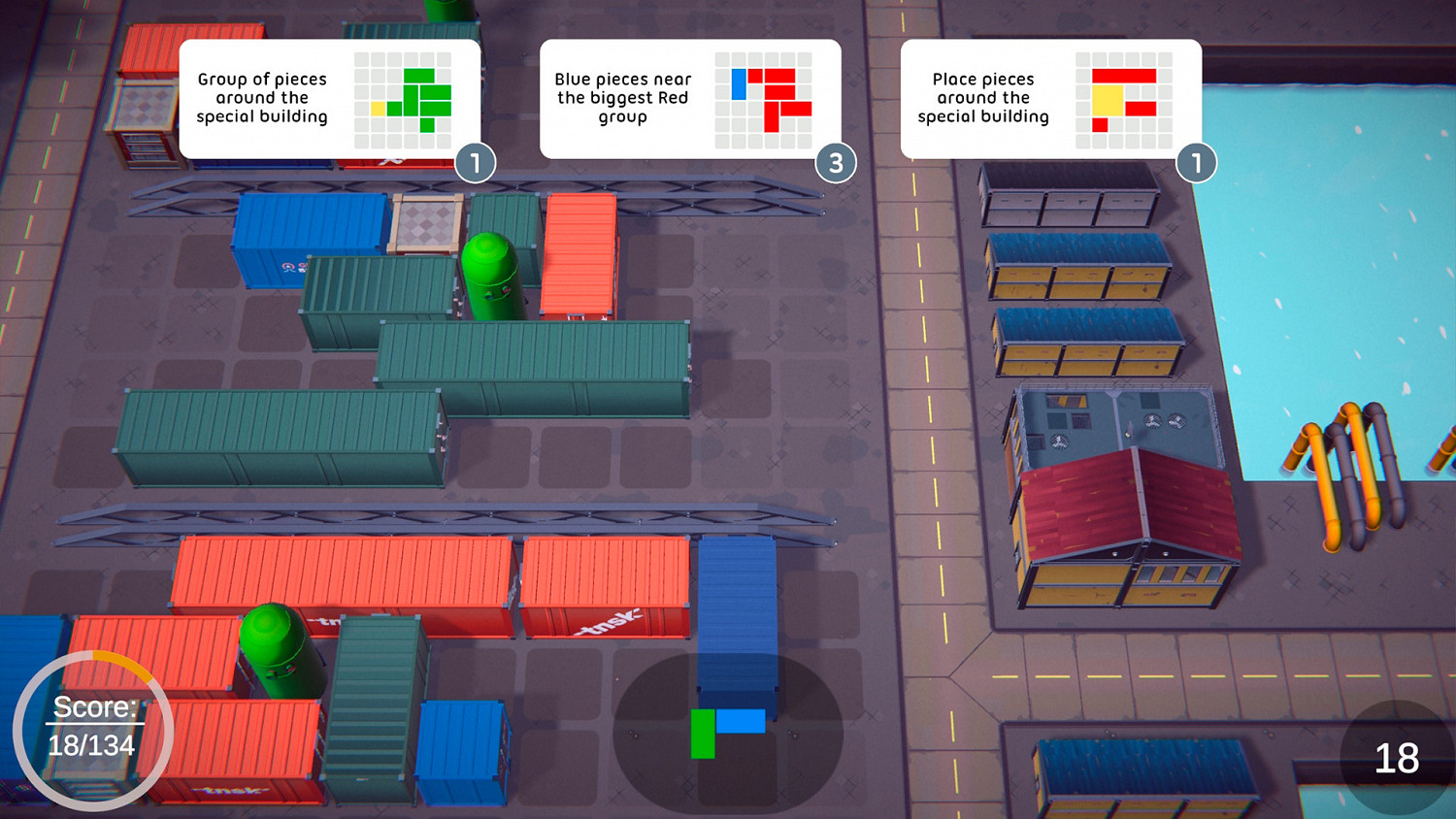Click the blue piece preview in bottom tray
The image size is (1456, 819).
[741, 721]
